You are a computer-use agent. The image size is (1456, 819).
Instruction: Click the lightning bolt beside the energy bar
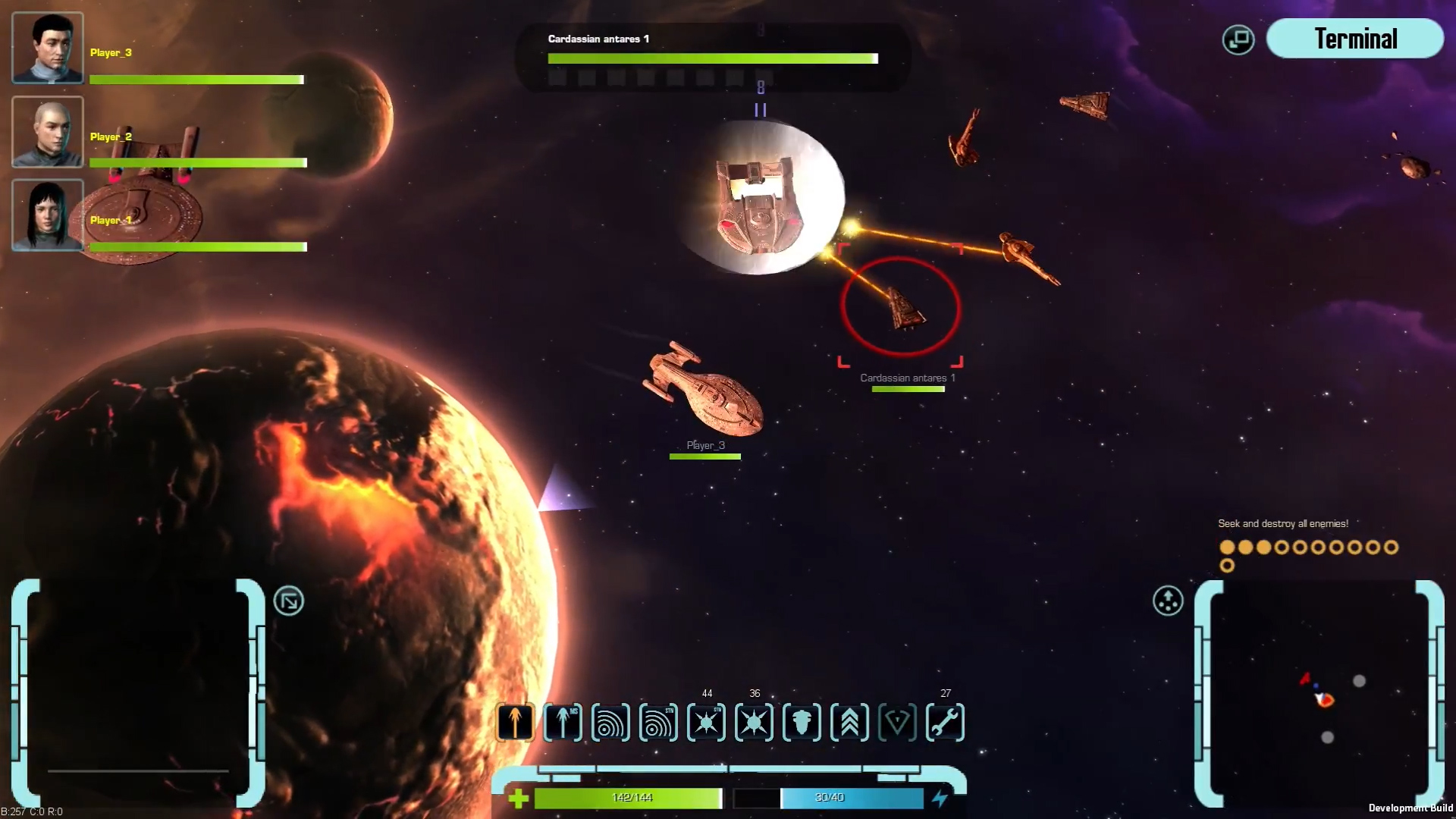coord(940,797)
